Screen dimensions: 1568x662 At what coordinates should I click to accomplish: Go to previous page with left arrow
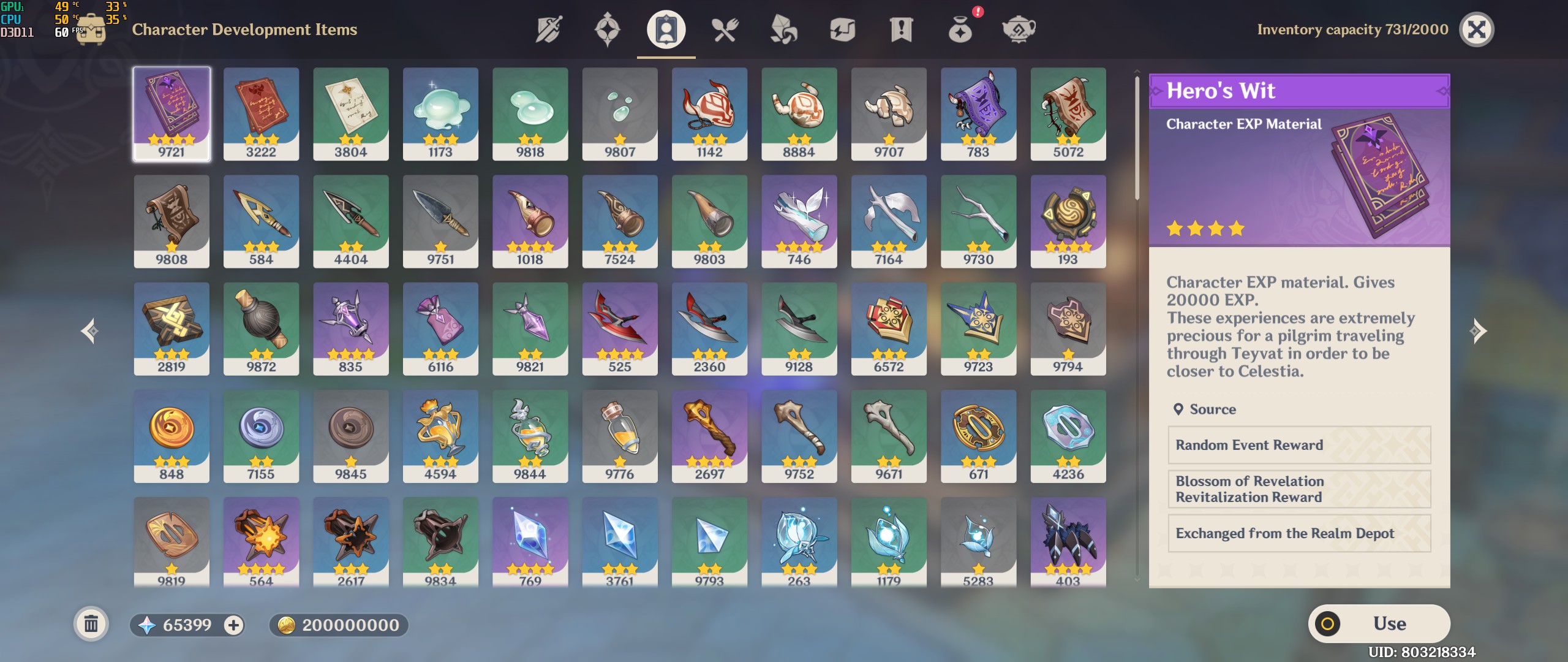point(89,330)
